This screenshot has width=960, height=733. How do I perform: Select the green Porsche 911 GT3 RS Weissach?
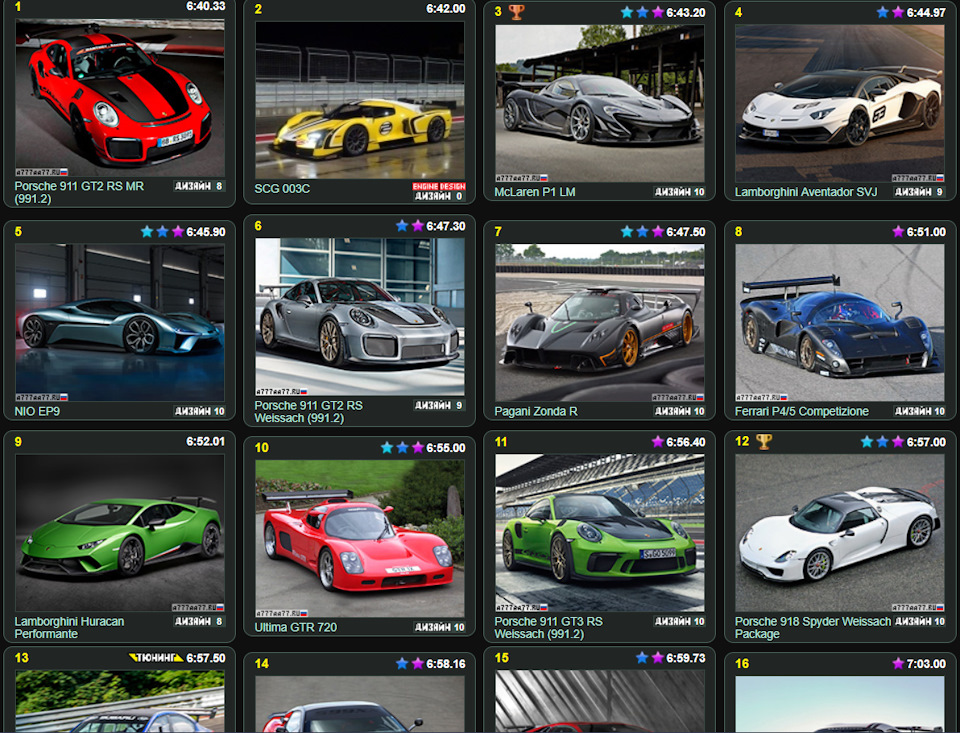(599, 532)
